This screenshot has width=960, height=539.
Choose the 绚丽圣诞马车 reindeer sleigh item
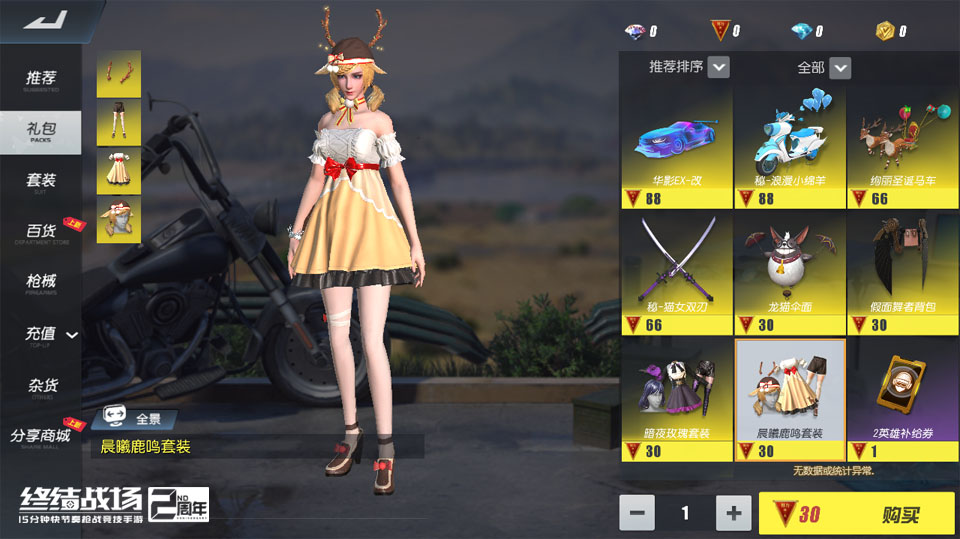tap(902, 147)
